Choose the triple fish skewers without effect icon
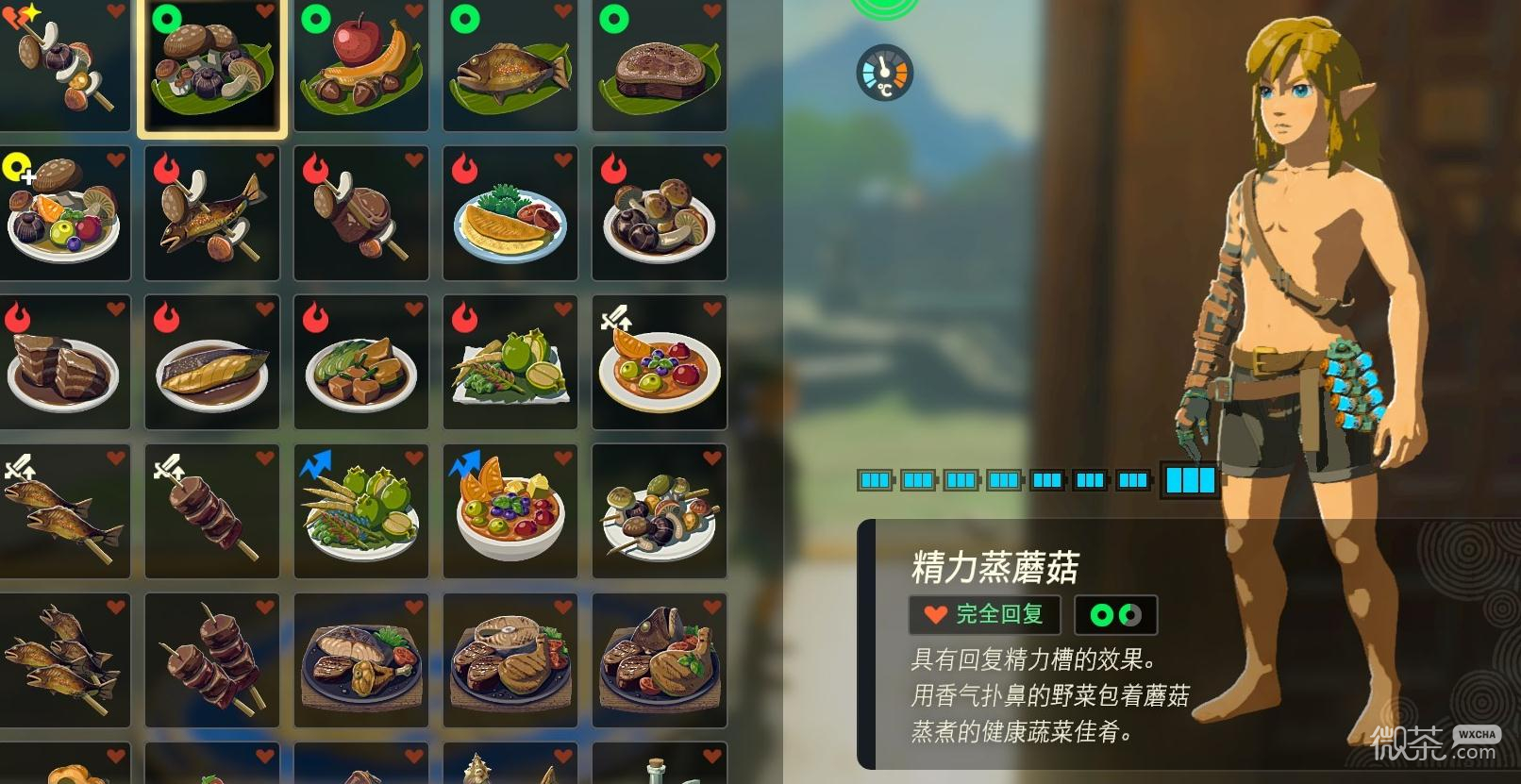 [63, 660]
